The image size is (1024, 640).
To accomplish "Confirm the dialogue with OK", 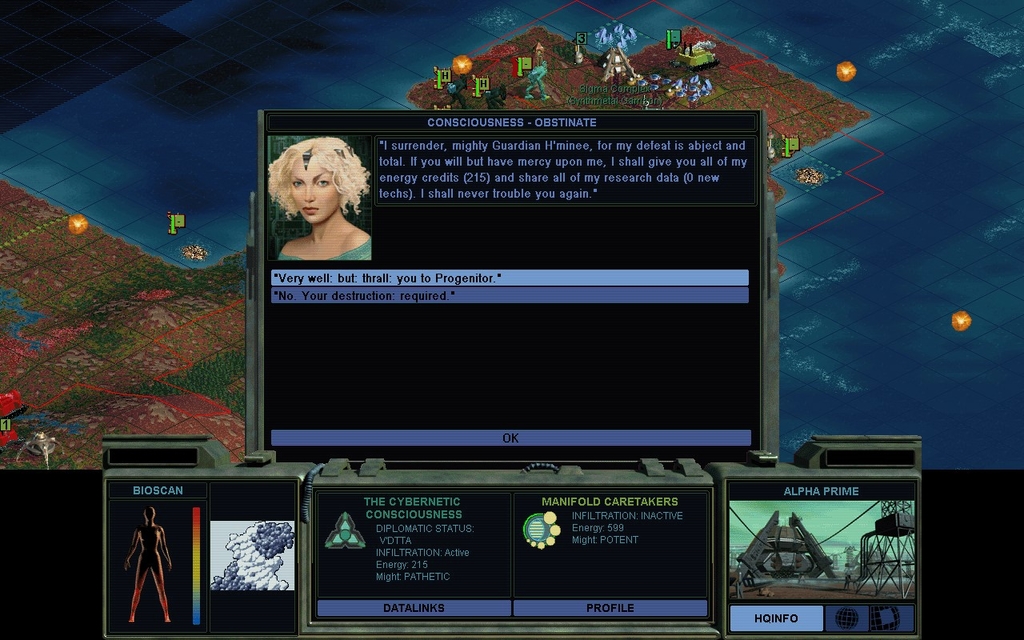I will (510, 438).
